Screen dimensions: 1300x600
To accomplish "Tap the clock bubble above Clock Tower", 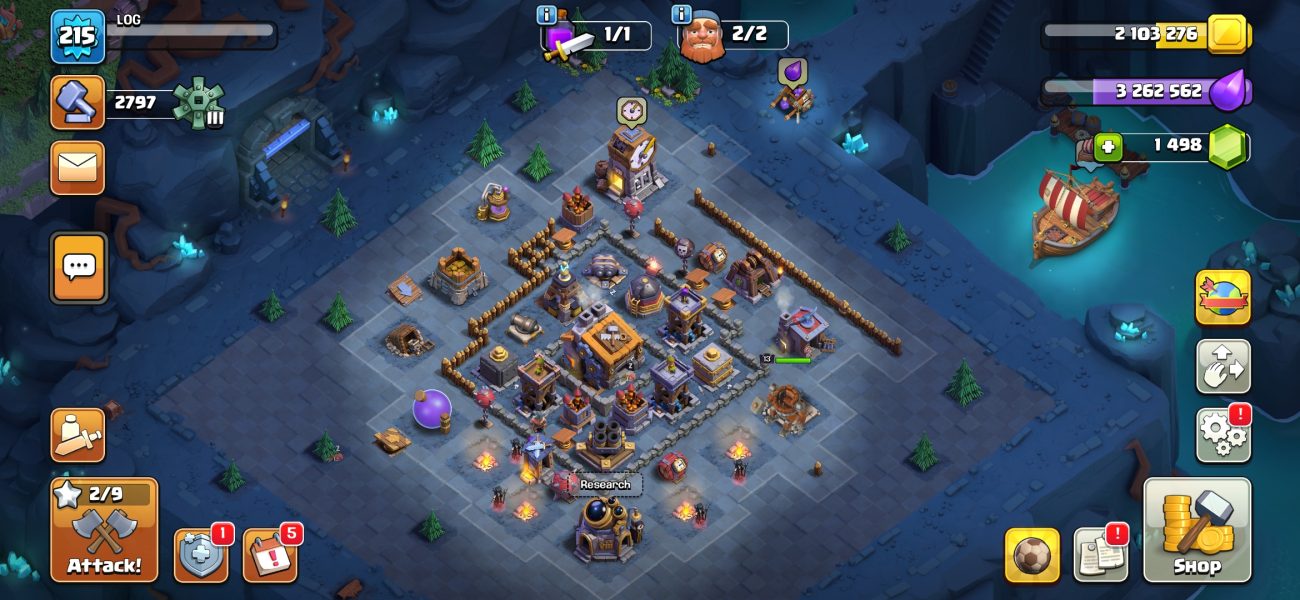I will [630, 109].
